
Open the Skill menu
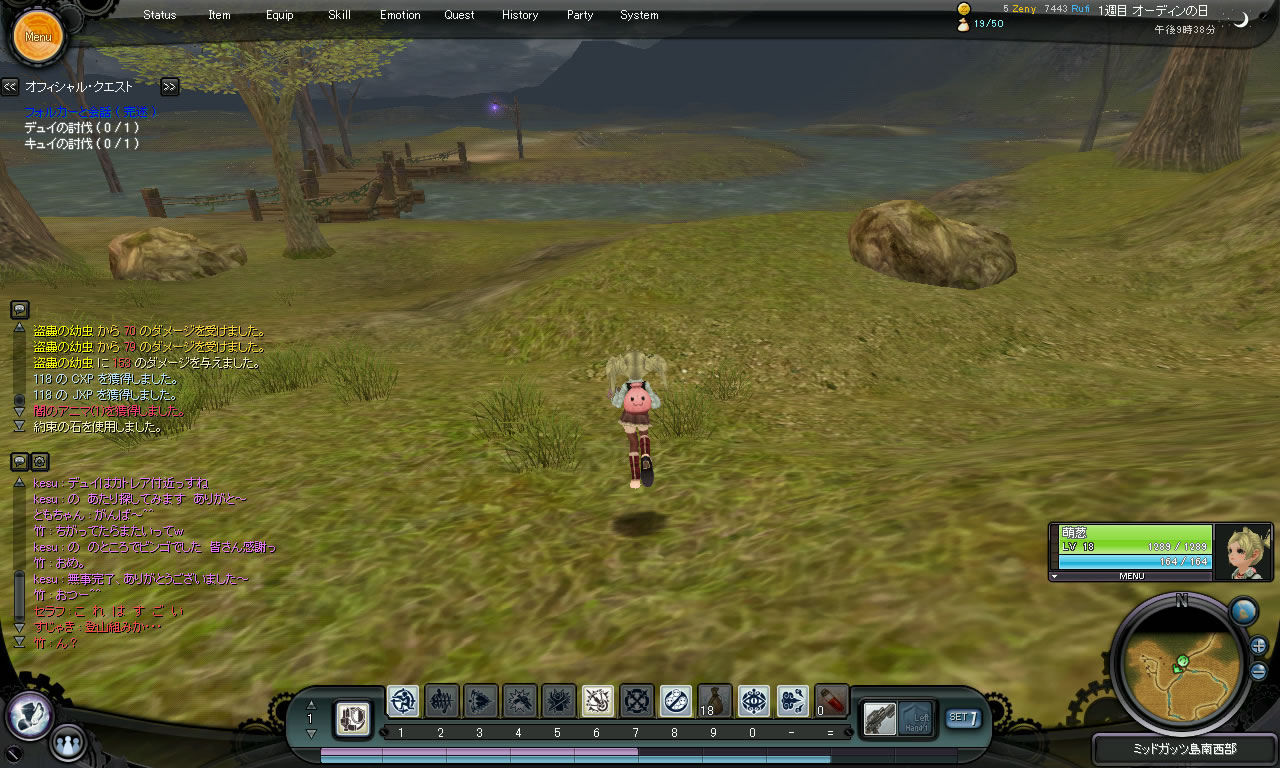coord(339,15)
